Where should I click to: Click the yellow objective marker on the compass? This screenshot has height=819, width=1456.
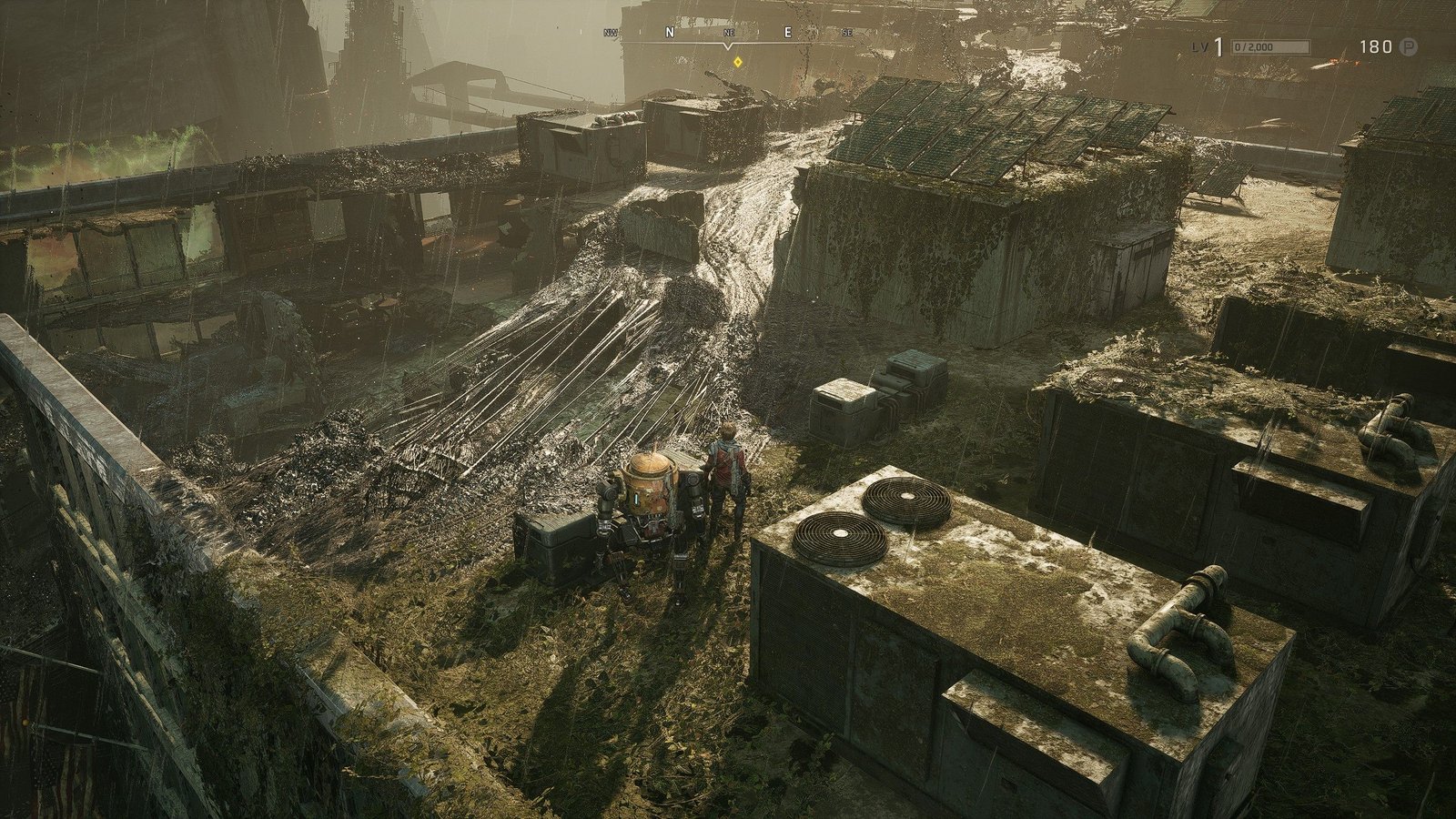[x=737, y=62]
